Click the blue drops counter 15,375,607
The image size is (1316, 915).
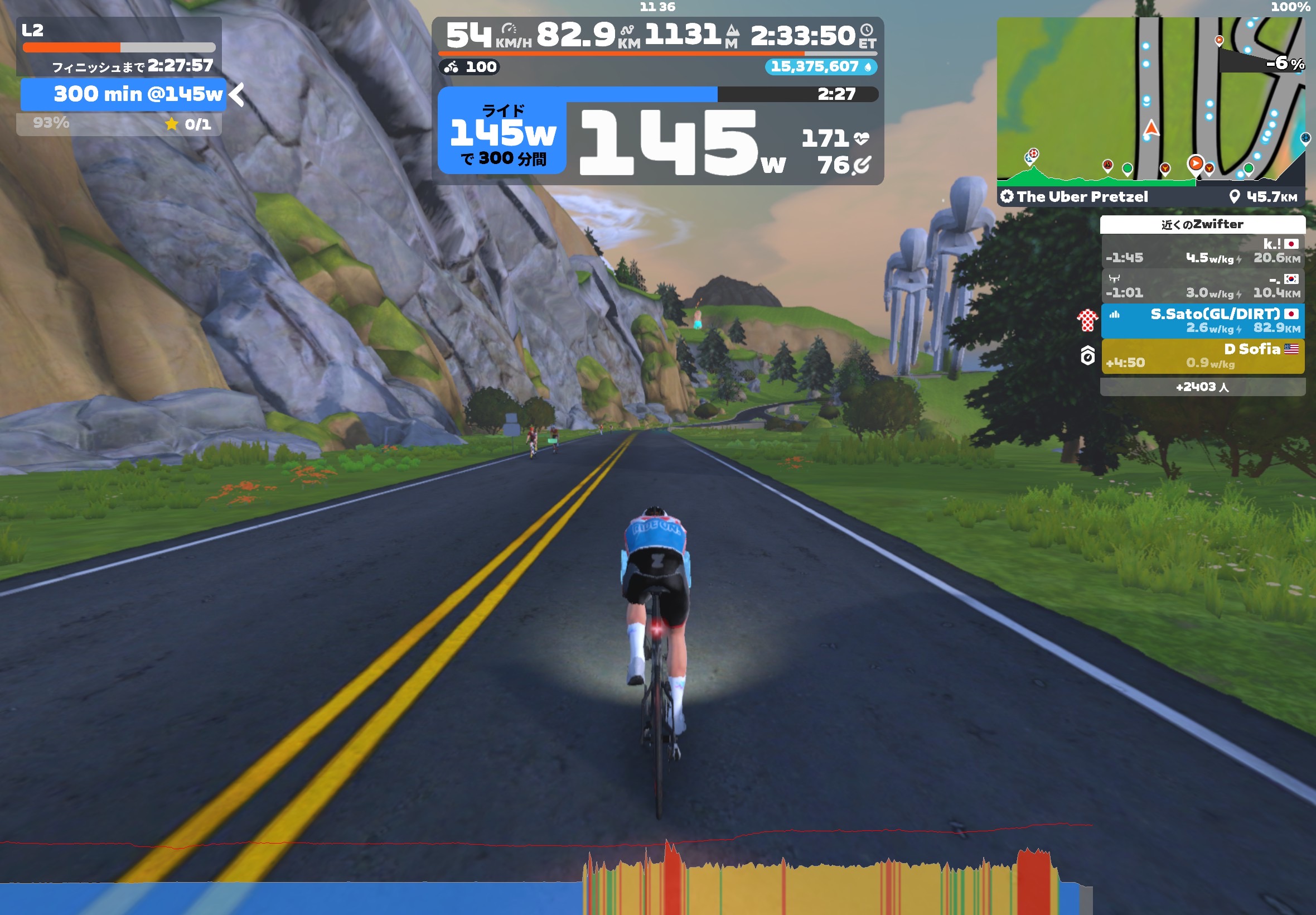820,67
